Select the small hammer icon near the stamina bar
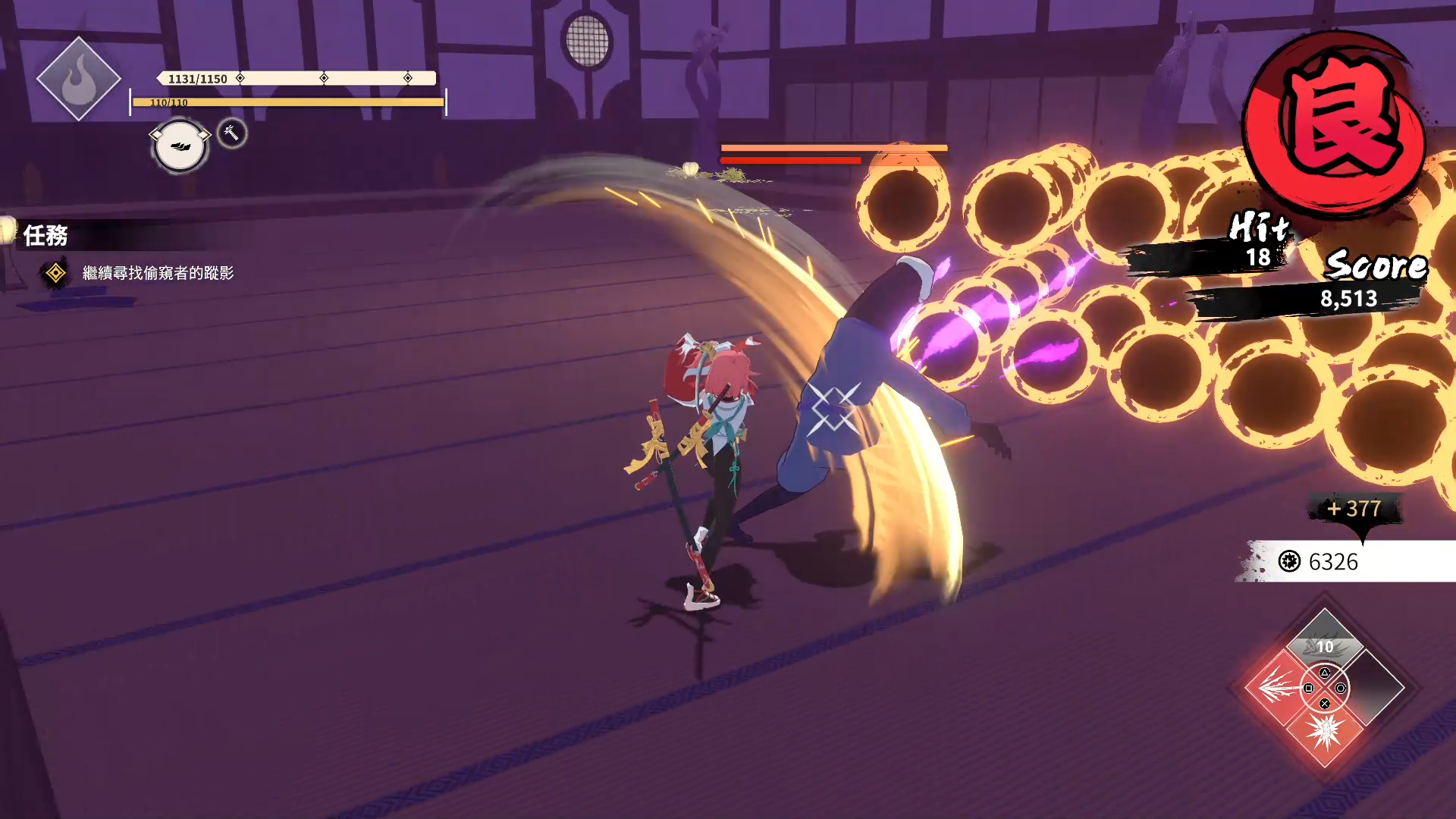Viewport: 1456px width, 819px height. click(232, 133)
